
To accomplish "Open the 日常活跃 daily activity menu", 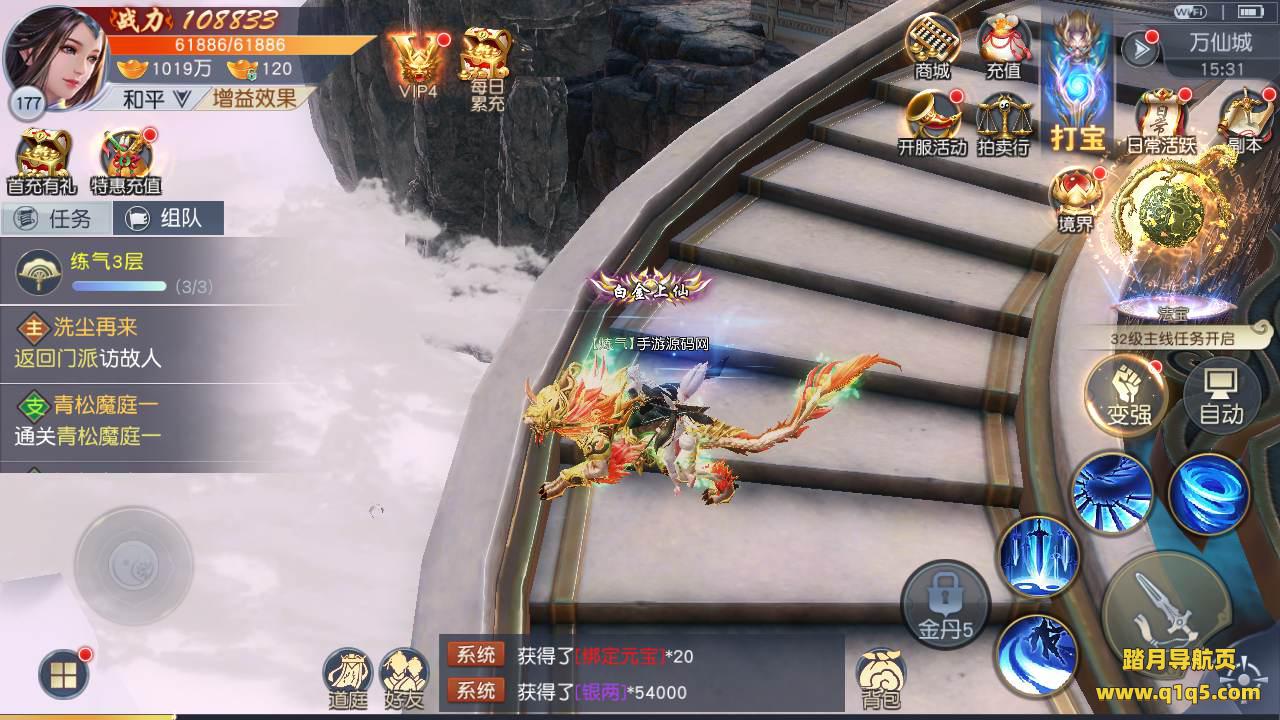I will (1161, 121).
